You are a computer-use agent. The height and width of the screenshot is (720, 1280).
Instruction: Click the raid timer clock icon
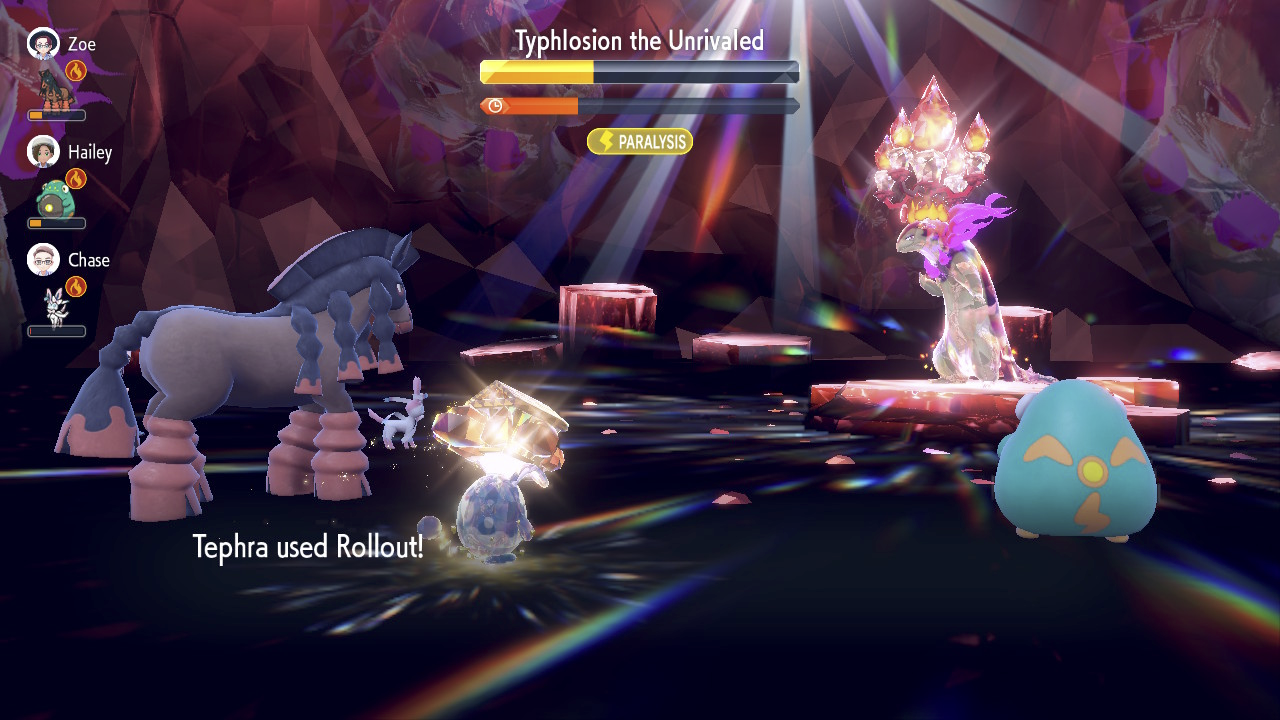tap(495, 106)
